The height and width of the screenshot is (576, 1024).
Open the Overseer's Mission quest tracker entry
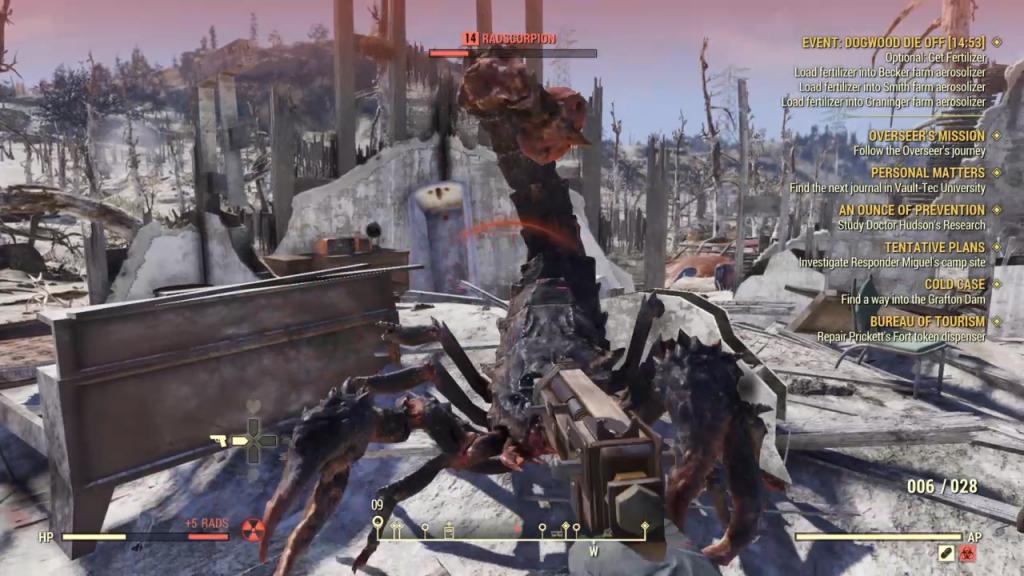[926, 135]
